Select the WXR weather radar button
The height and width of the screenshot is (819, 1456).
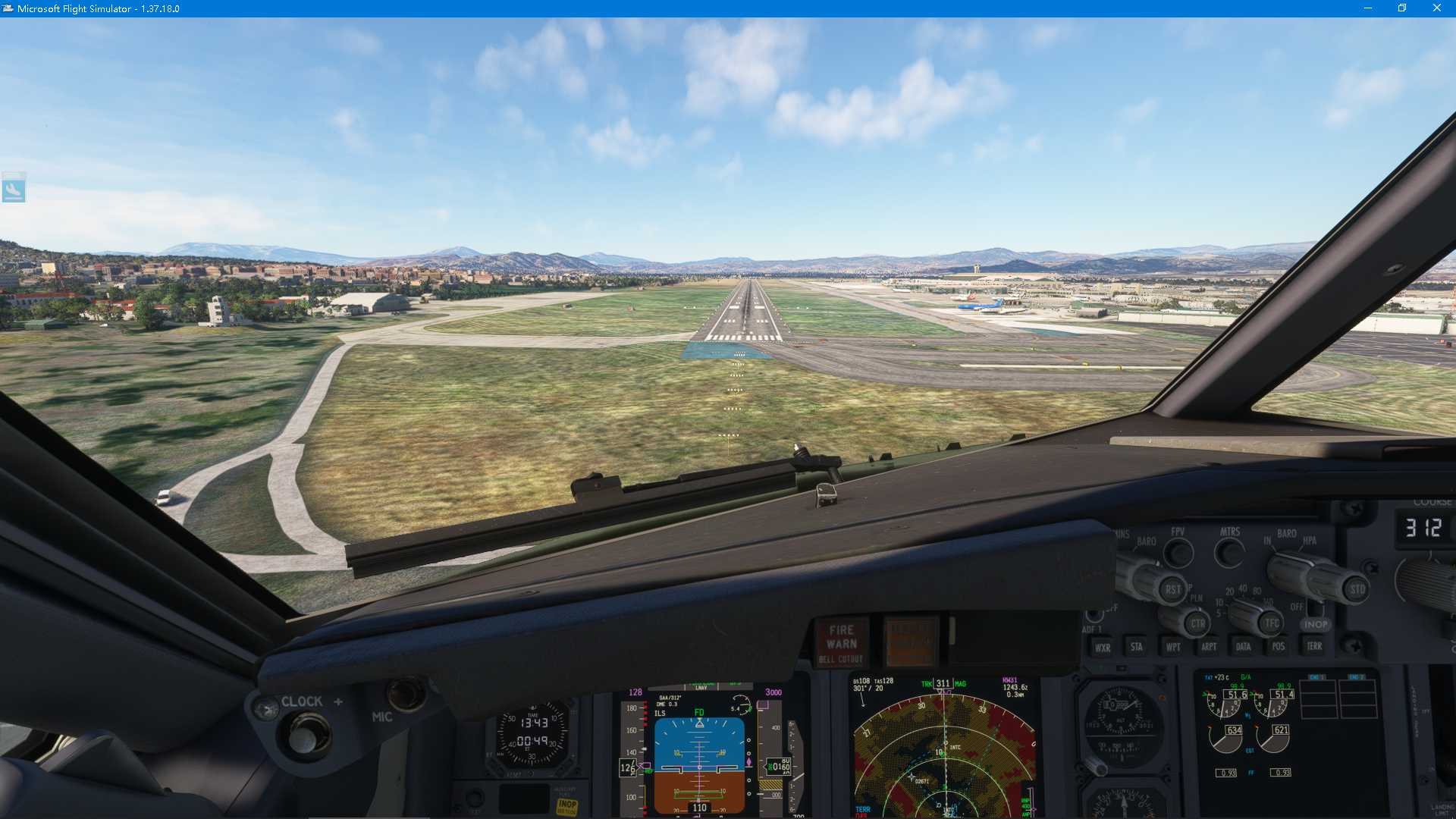click(x=1103, y=646)
